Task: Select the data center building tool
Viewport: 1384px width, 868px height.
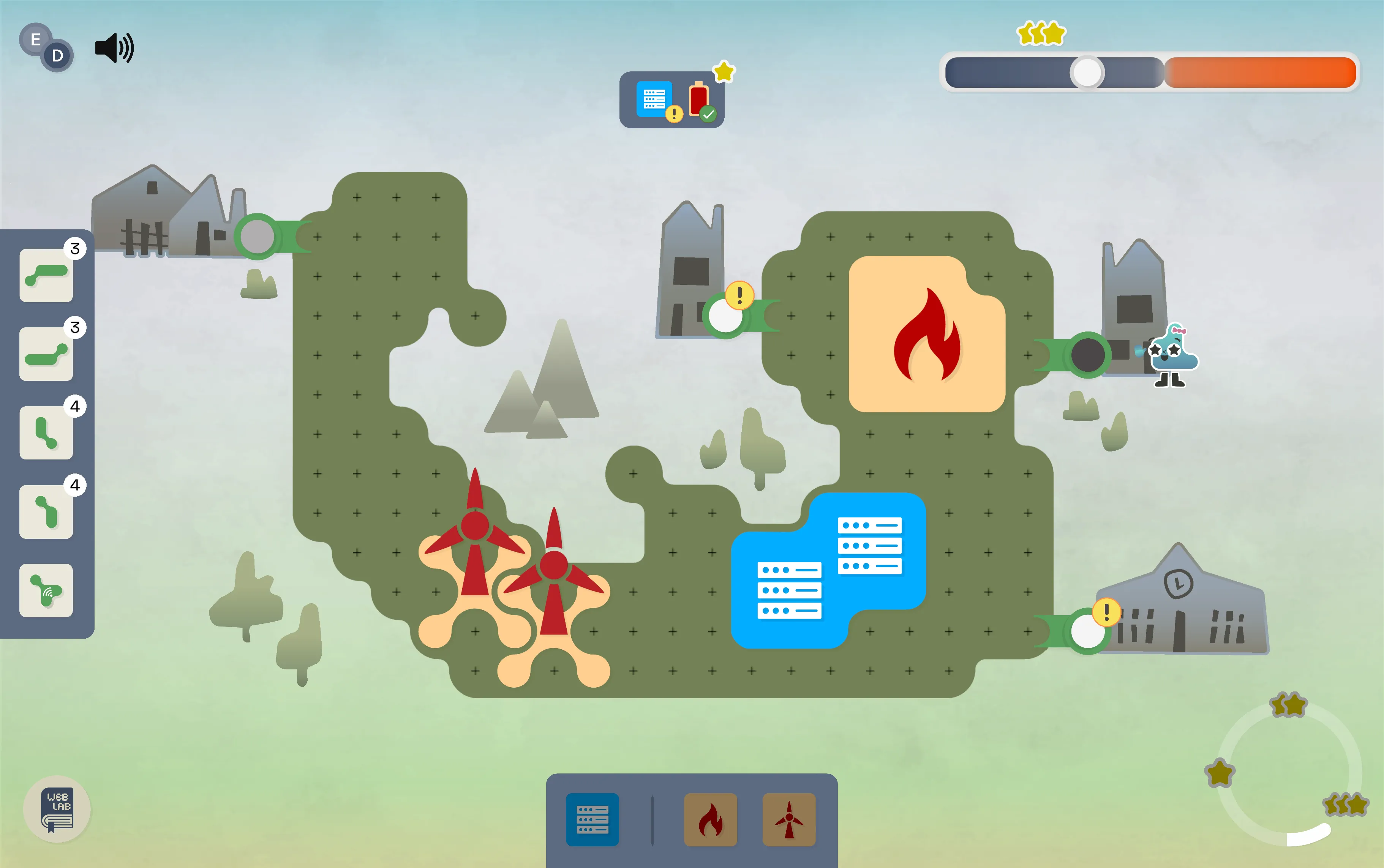Action: coord(592,819)
